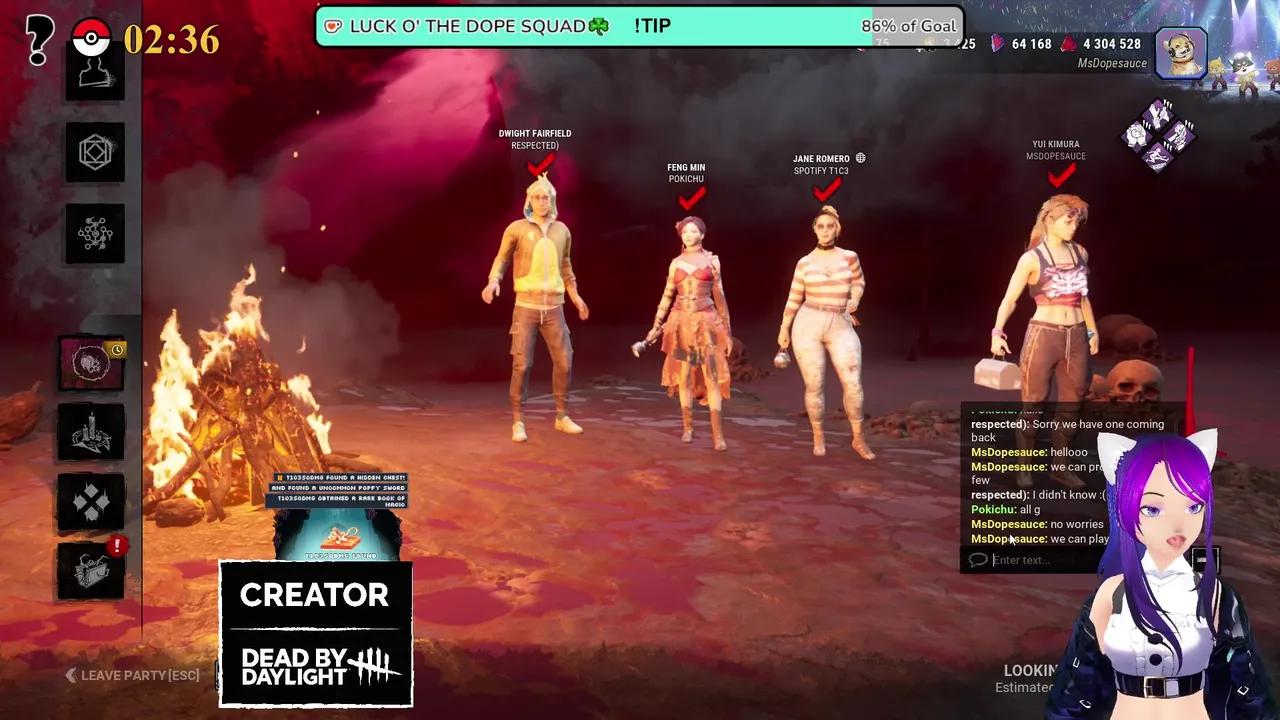Click MsDopesauce's avatar thumbnail at top right
This screenshot has height=720, width=1280.
[1180, 52]
